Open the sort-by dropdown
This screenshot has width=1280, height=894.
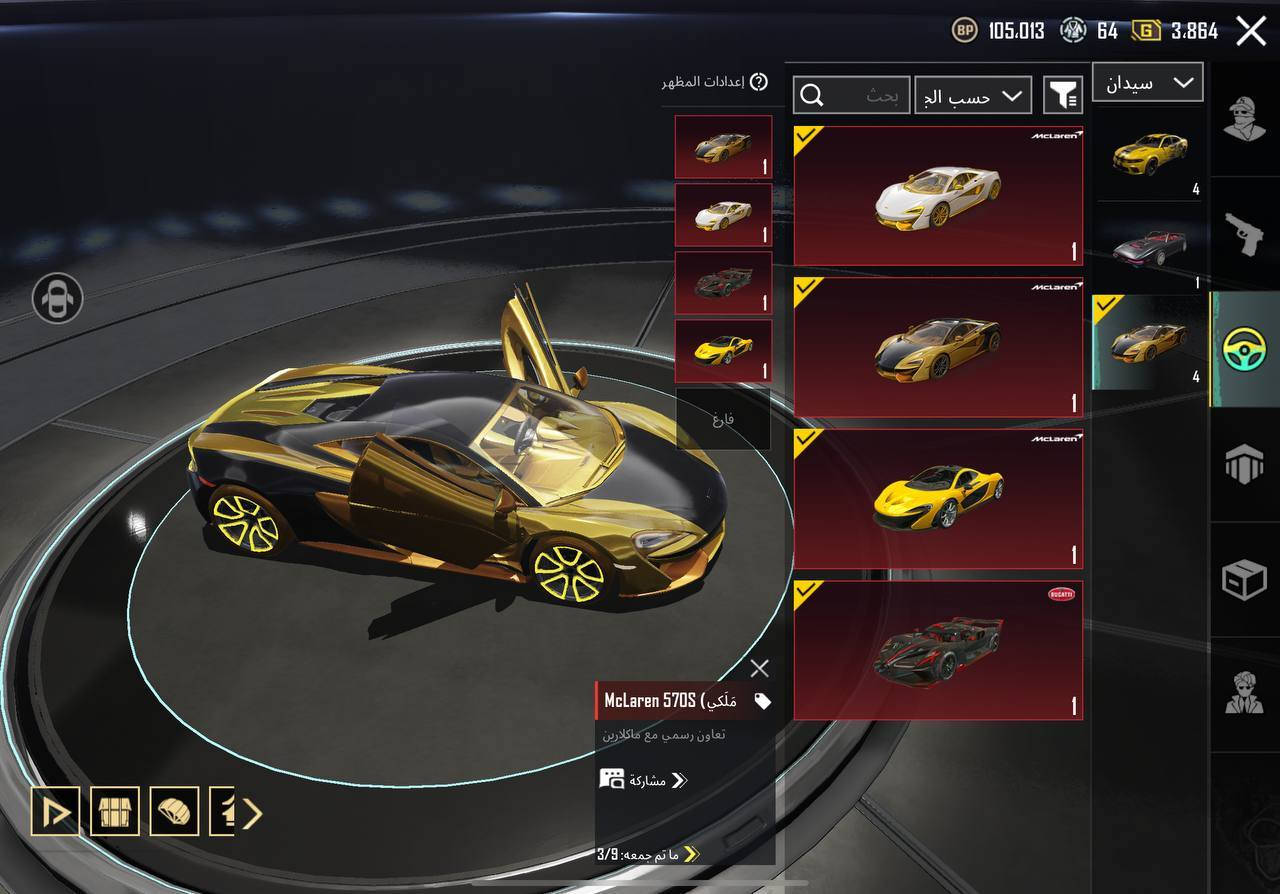point(973,95)
